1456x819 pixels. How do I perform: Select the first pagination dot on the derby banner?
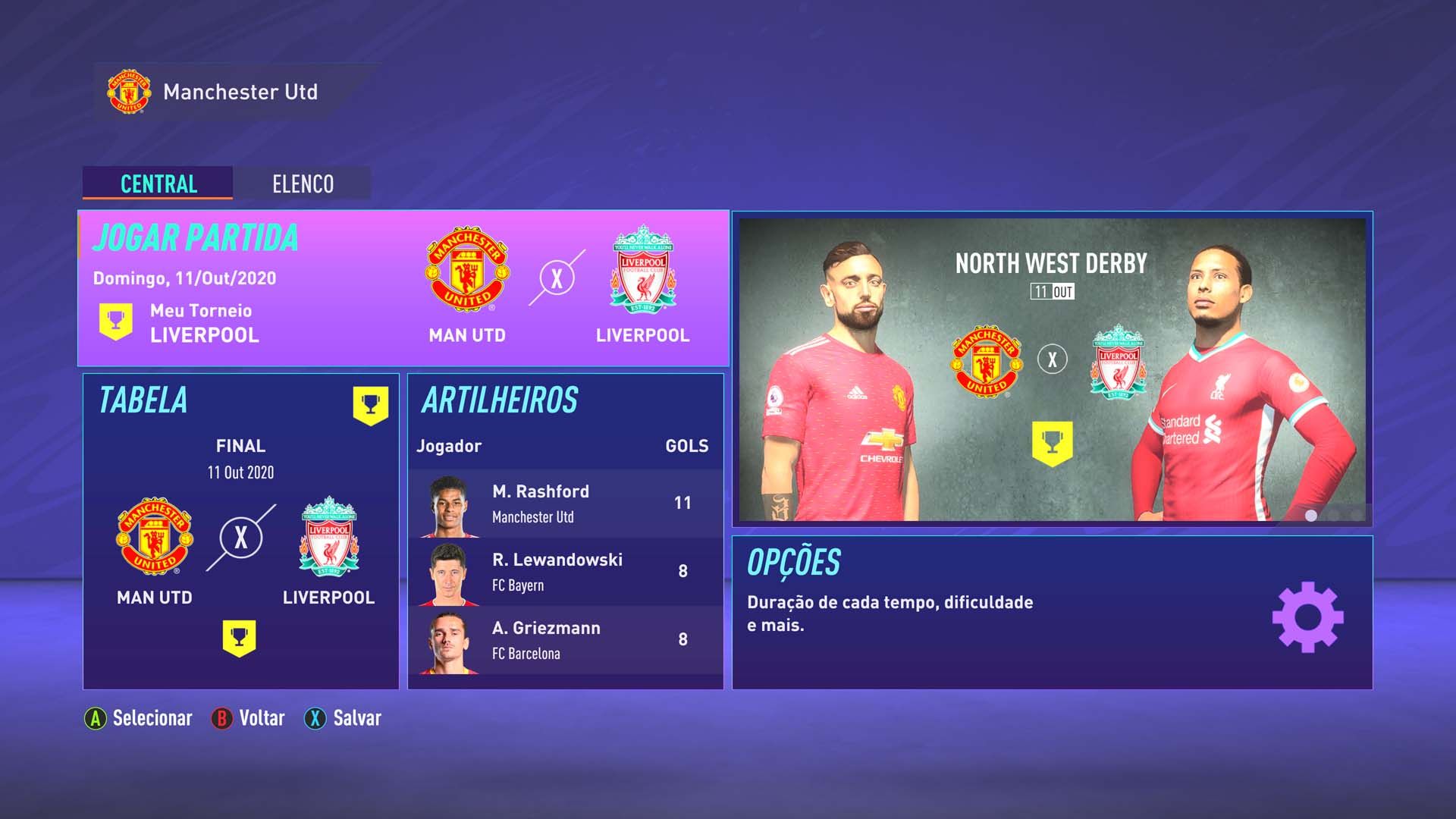(x=1310, y=515)
